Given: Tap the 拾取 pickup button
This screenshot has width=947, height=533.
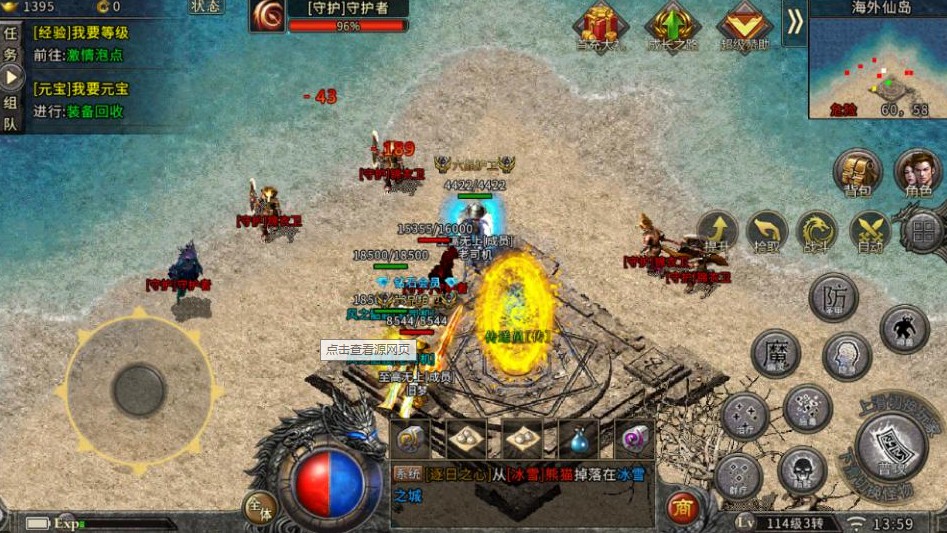Looking at the screenshot, I should pyautogui.click(x=766, y=231).
